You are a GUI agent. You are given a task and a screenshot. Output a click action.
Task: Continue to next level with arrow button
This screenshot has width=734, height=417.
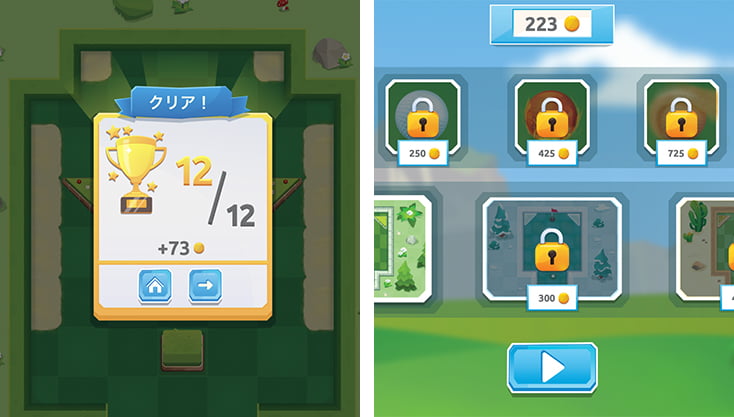(x=205, y=287)
